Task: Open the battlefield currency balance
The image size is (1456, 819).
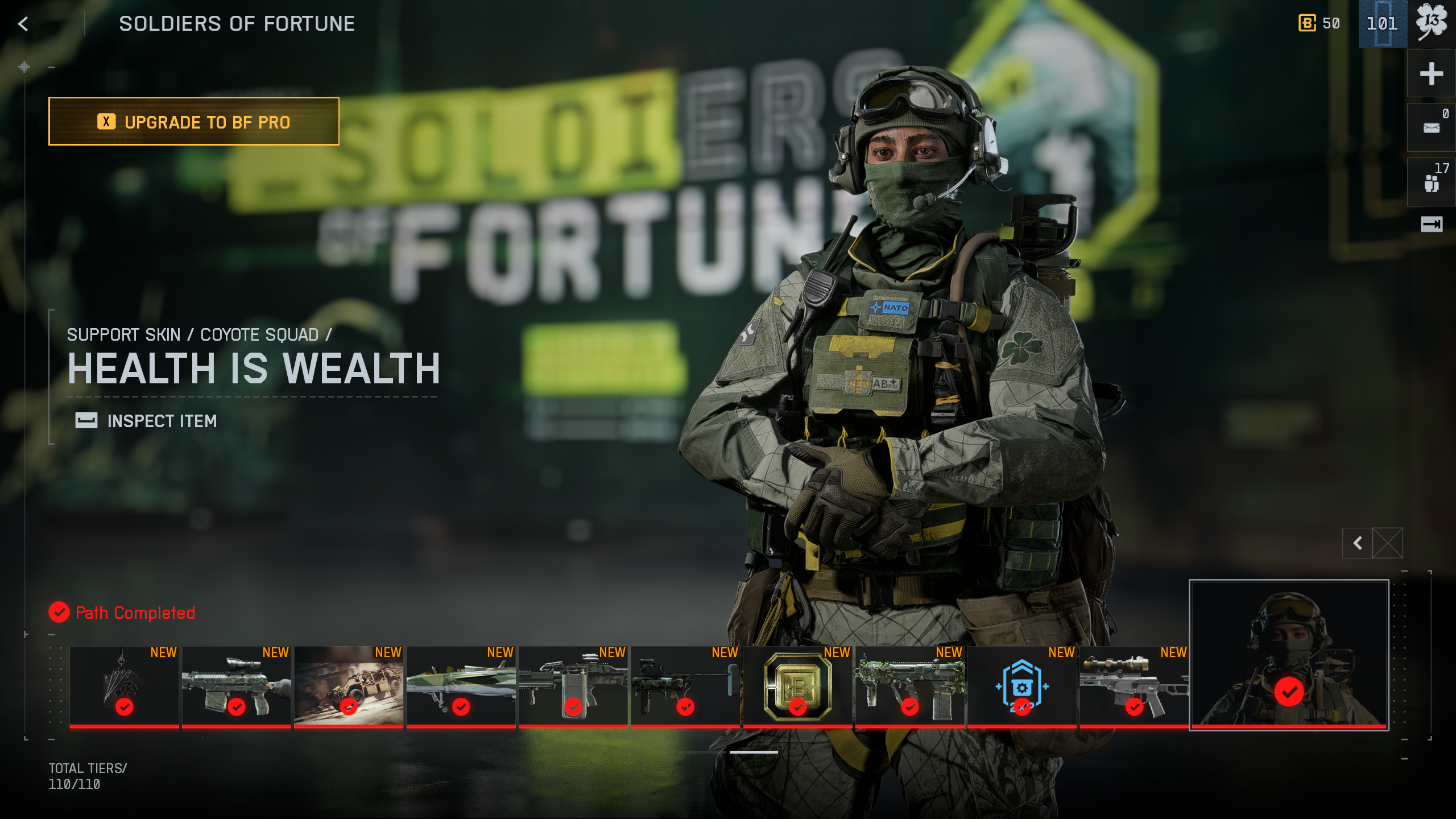Action: coord(1319,24)
